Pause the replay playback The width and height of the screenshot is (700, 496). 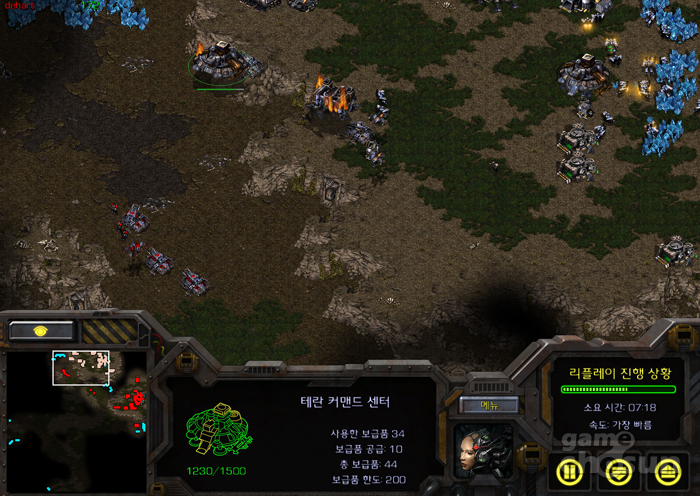[567, 468]
